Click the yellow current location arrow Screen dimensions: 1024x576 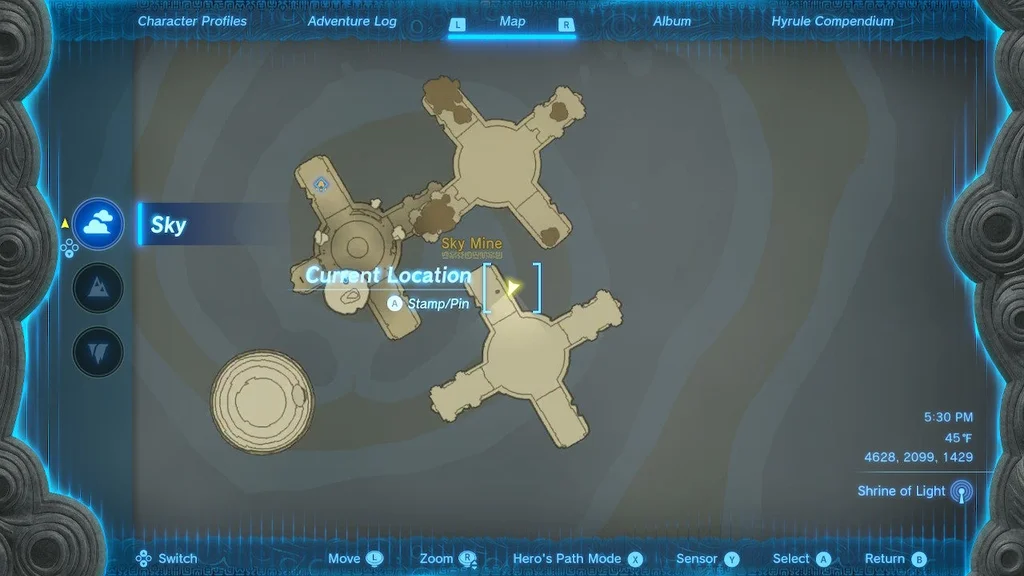point(512,289)
